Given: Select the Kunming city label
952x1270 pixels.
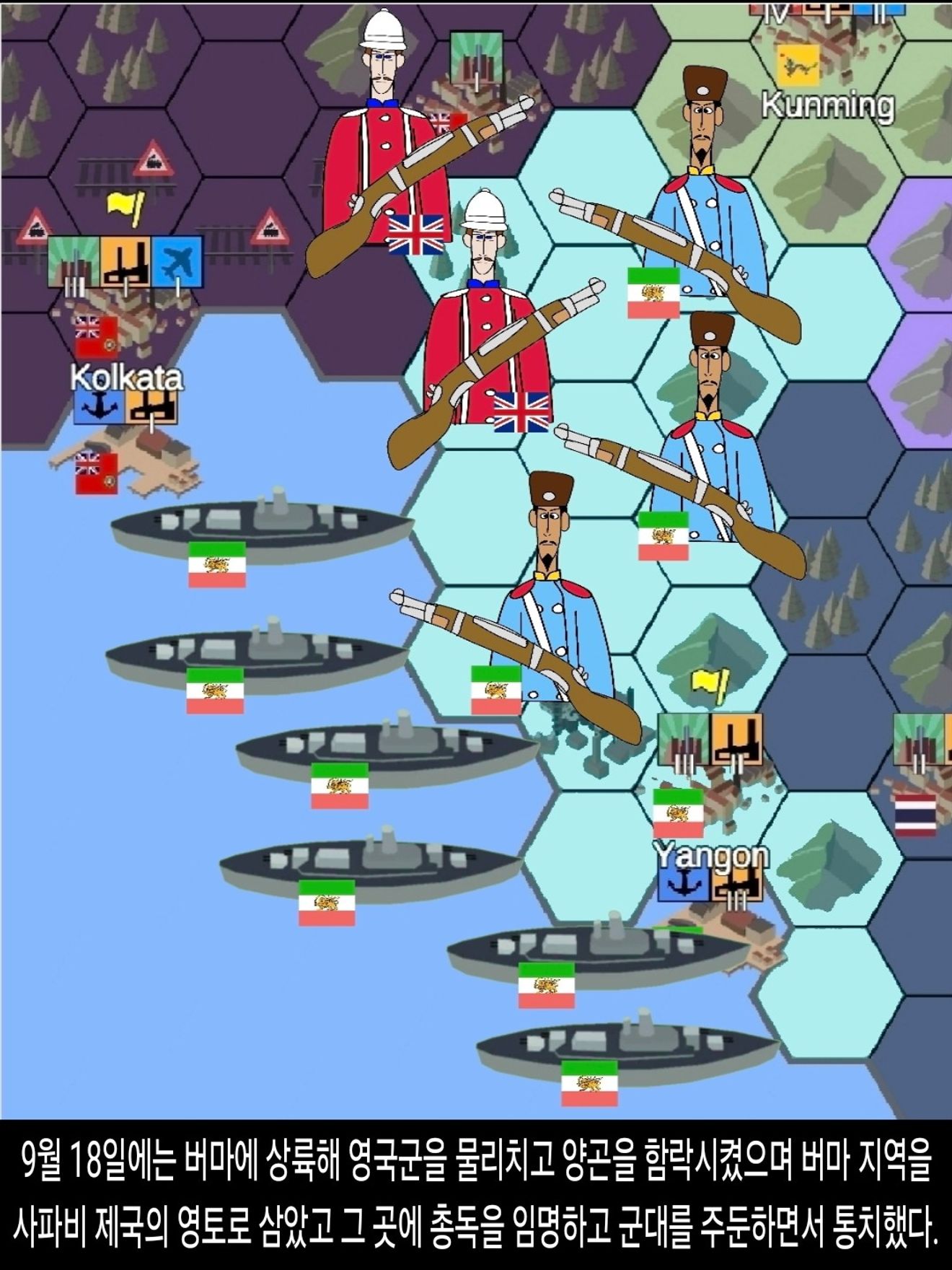Looking at the screenshot, I should [x=828, y=105].
